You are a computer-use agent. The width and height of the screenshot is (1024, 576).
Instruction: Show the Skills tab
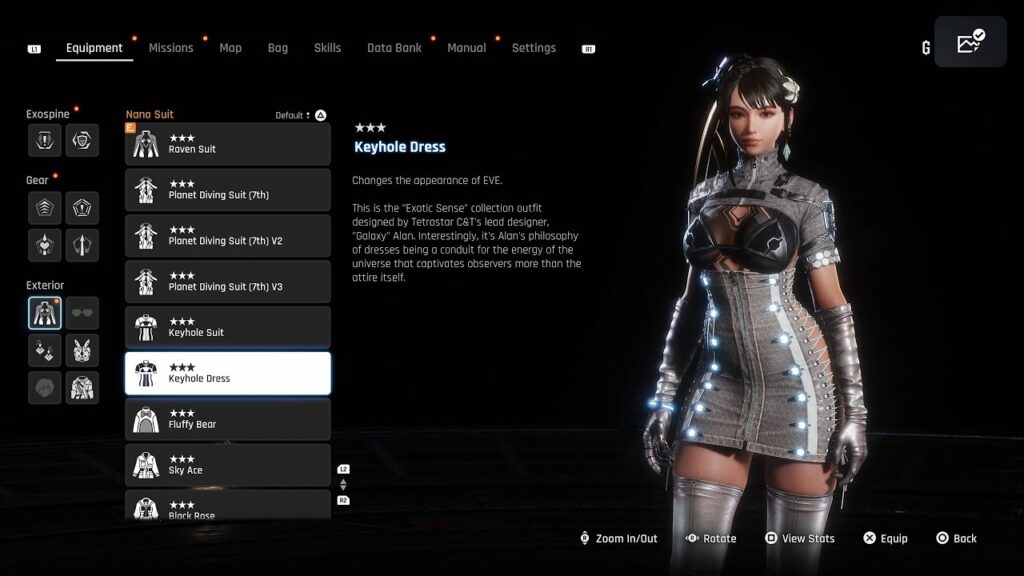(327, 48)
